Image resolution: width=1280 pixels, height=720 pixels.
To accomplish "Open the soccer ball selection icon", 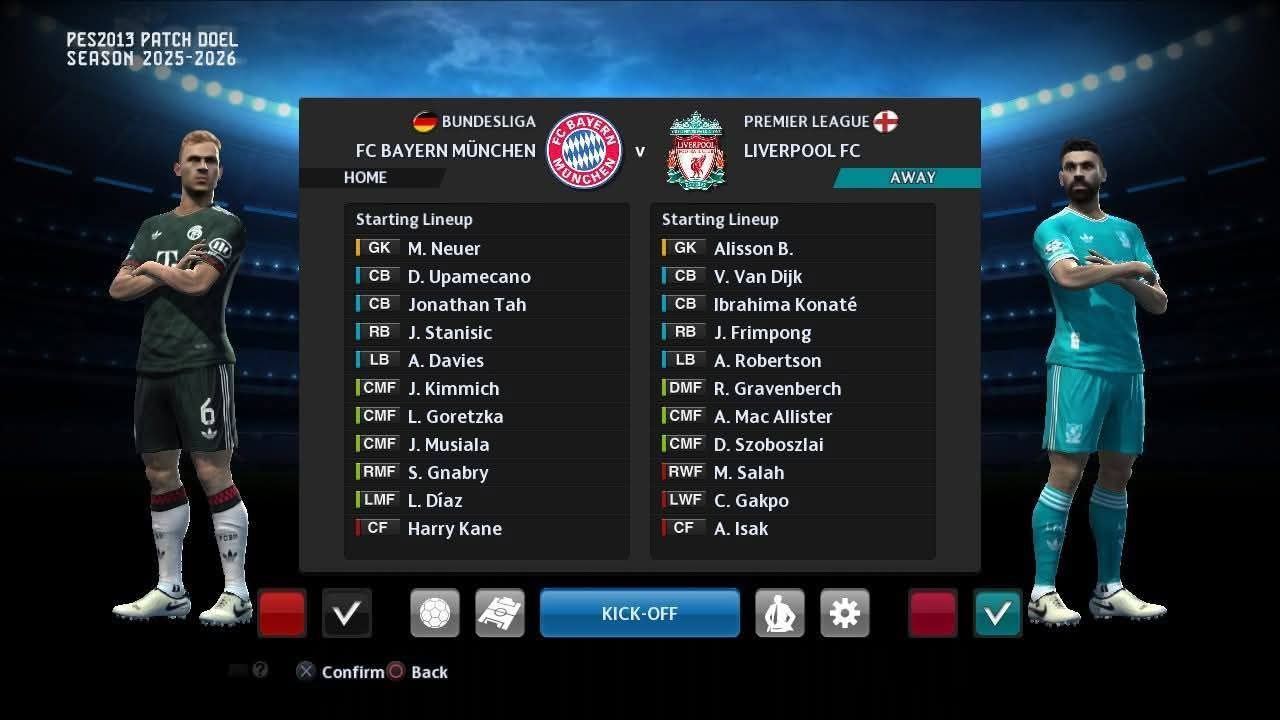I will coord(435,613).
